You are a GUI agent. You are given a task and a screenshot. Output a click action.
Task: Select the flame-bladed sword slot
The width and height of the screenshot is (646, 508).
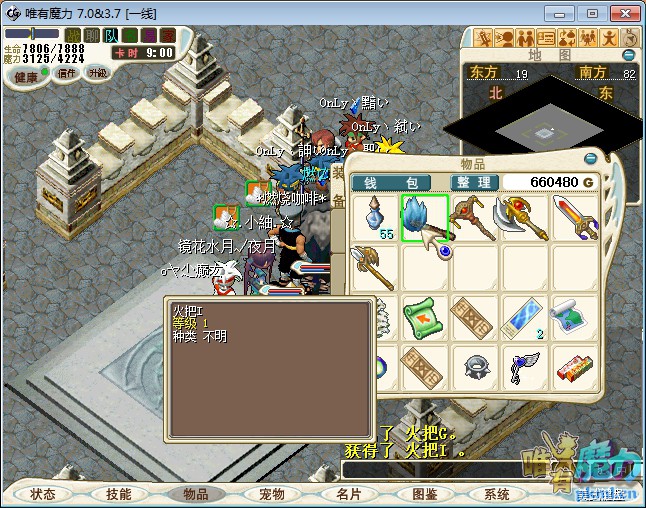pos(574,217)
